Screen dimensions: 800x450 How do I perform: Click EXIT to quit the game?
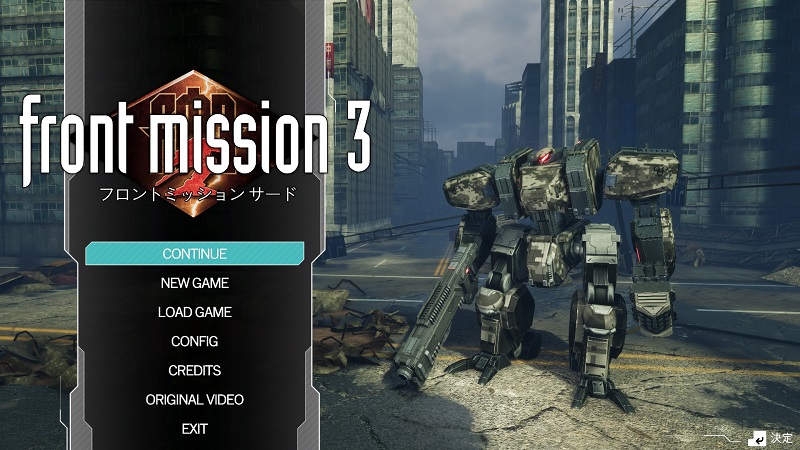[x=195, y=428]
